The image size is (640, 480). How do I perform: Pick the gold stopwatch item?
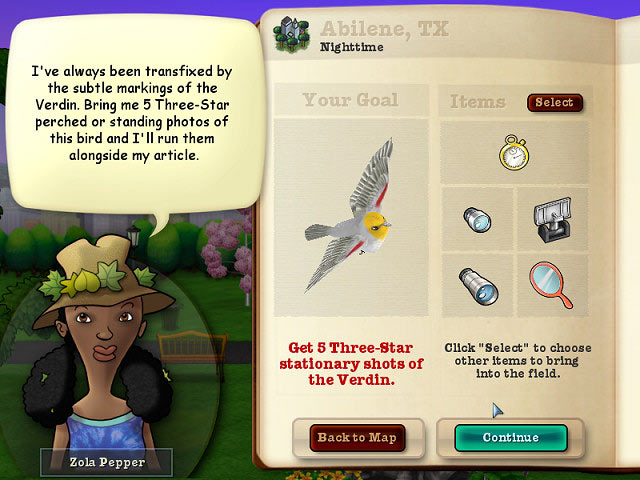[511, 152]
